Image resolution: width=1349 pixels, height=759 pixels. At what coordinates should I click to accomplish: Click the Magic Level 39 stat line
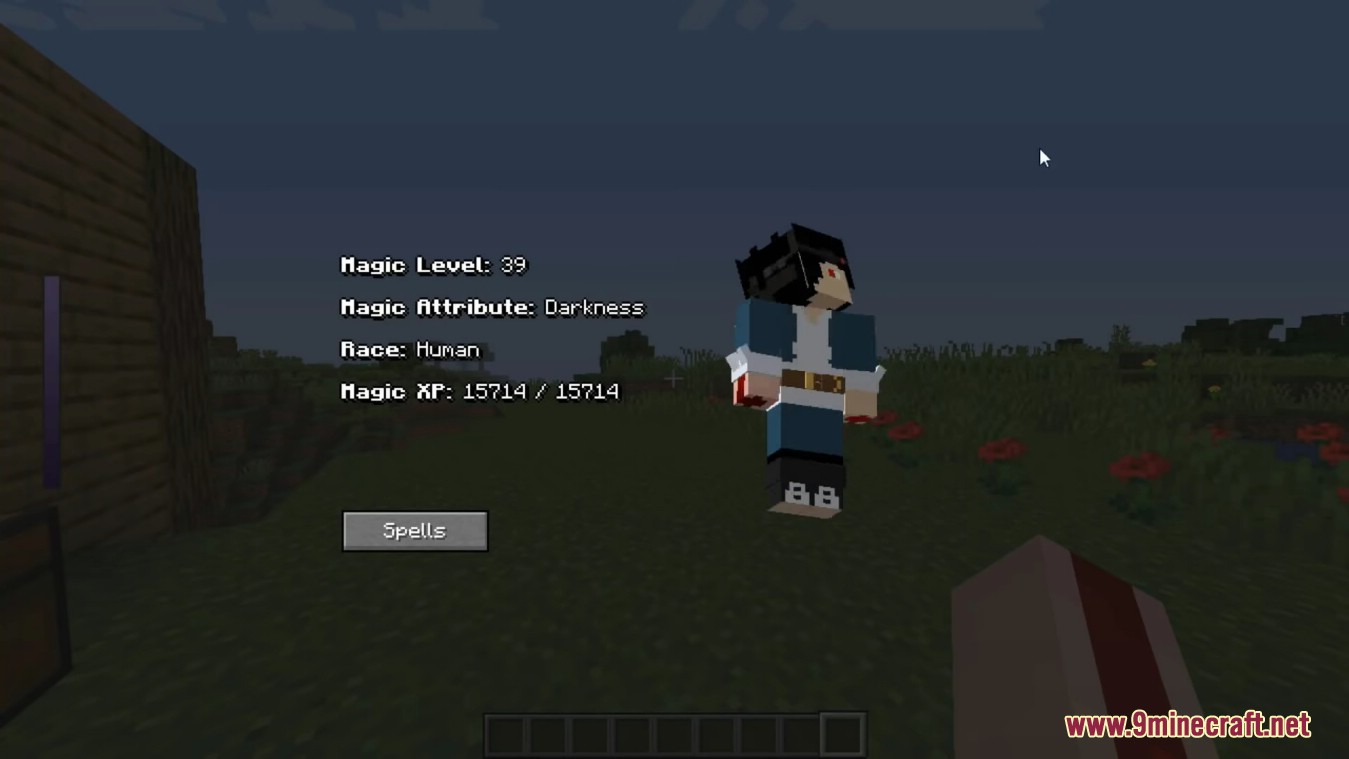point(434,265)
